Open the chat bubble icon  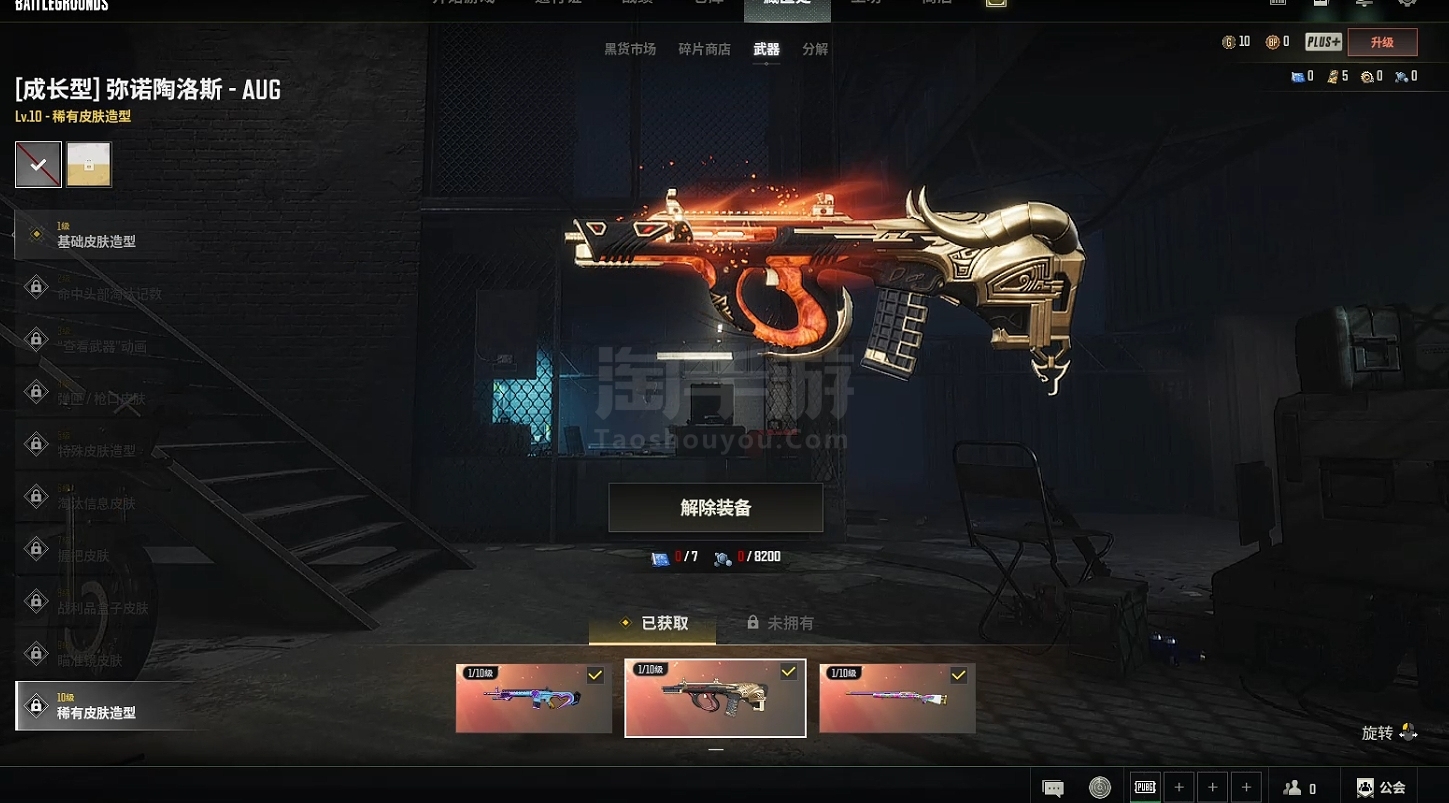click(1053, 788)
